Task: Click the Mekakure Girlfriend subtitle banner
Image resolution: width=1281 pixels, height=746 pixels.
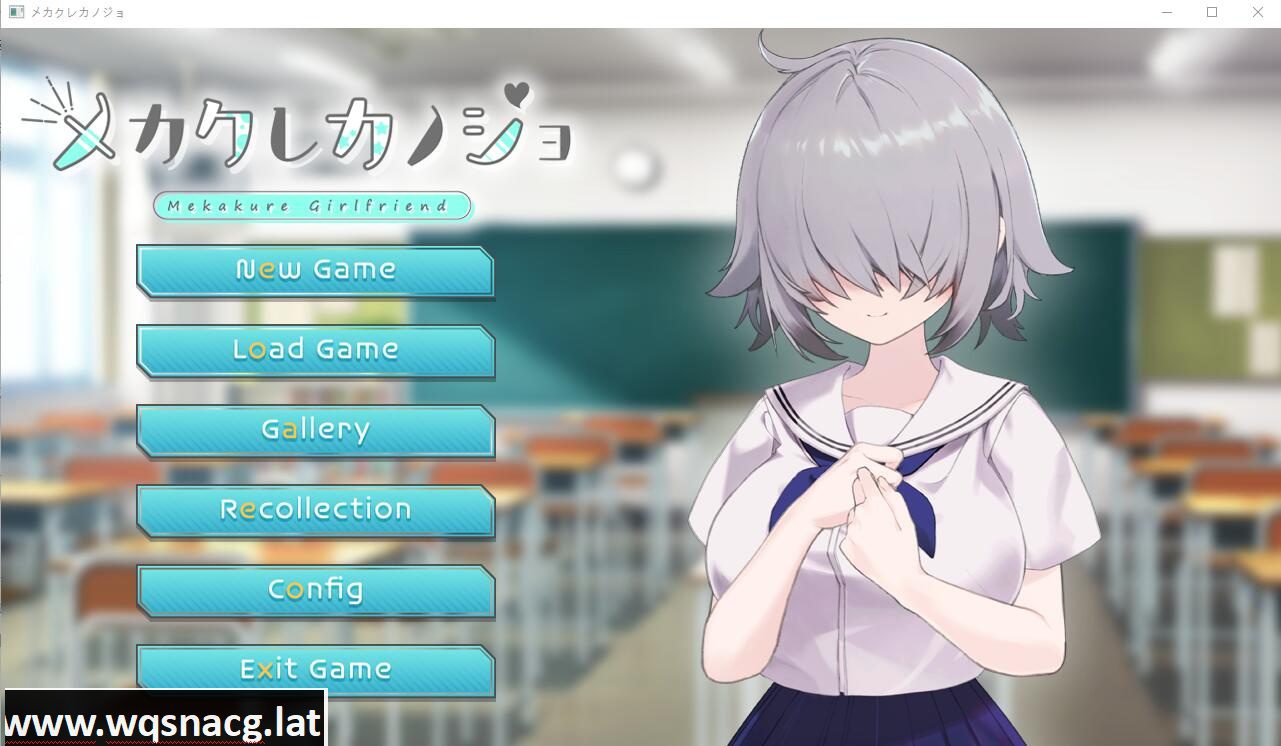Action: point(310,206)
